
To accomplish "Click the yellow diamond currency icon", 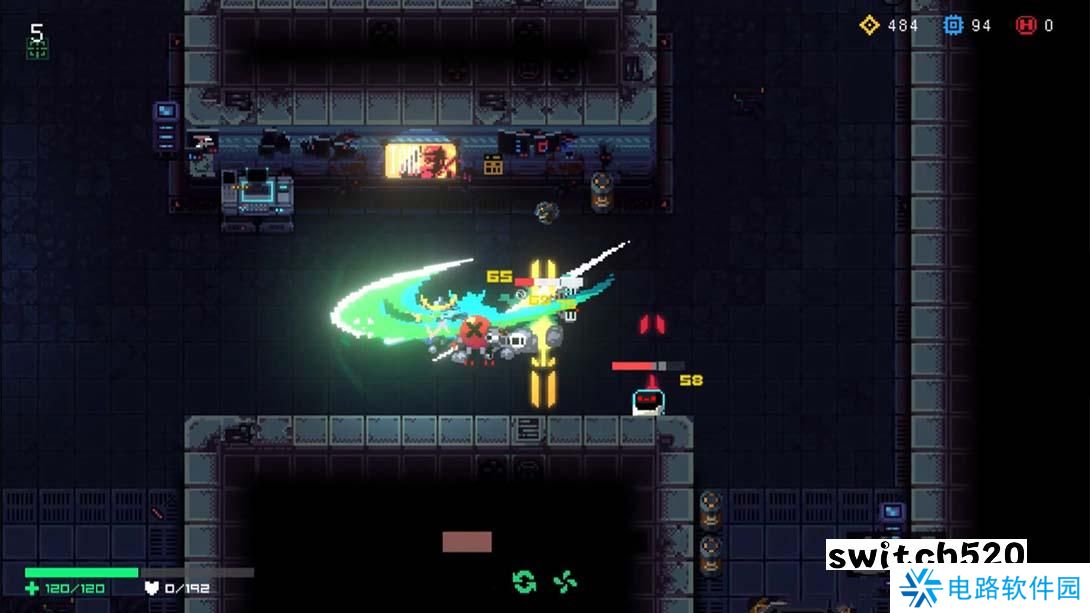I will [869, 25].
